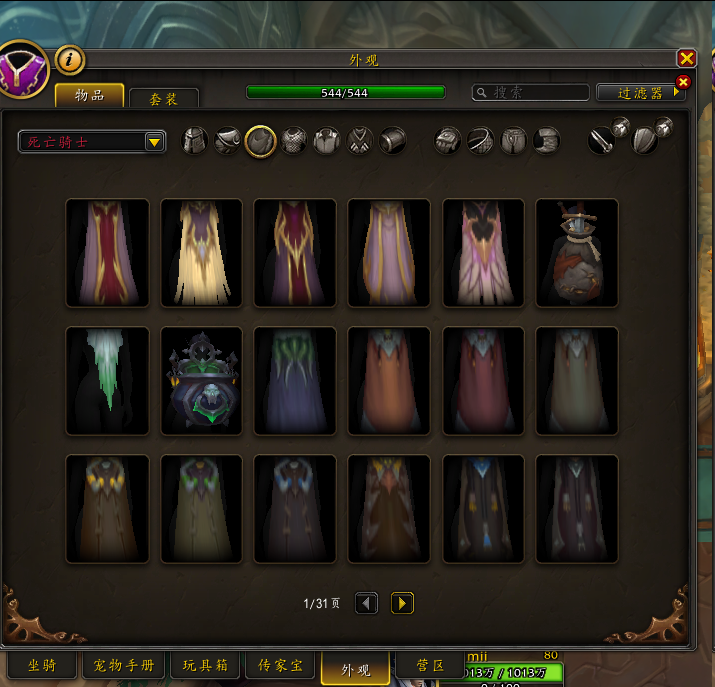Screen dimensions: 715x687
Task: Select the 物品 items tab
Action: click(90, 95)
